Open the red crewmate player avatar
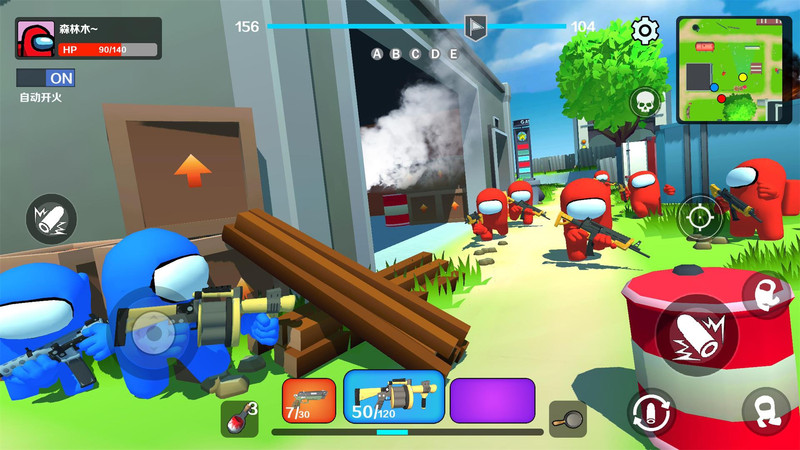This screenshot has width=800, height=450. click(36, 39)
